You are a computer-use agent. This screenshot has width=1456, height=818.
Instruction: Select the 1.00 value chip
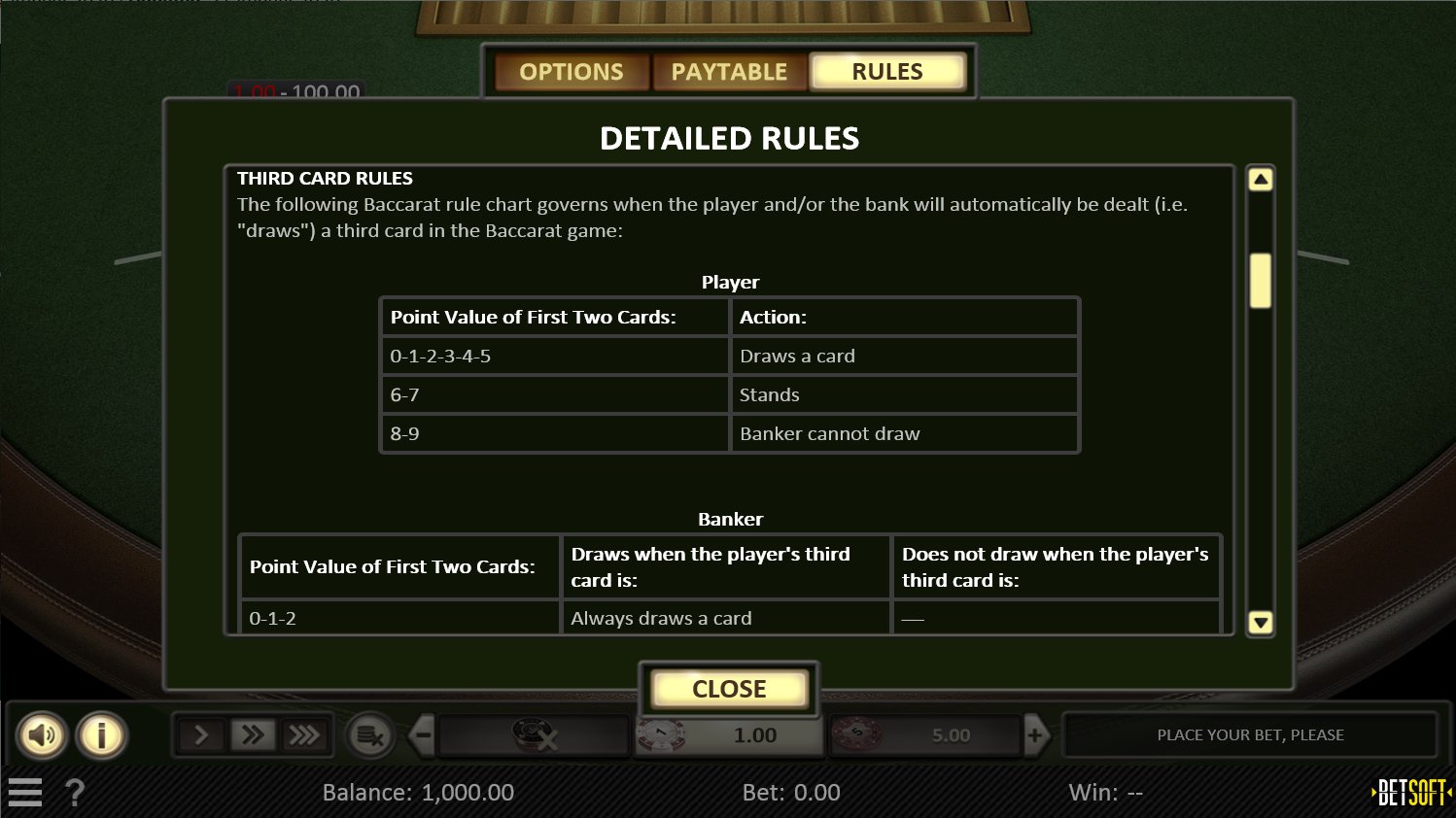729,735
